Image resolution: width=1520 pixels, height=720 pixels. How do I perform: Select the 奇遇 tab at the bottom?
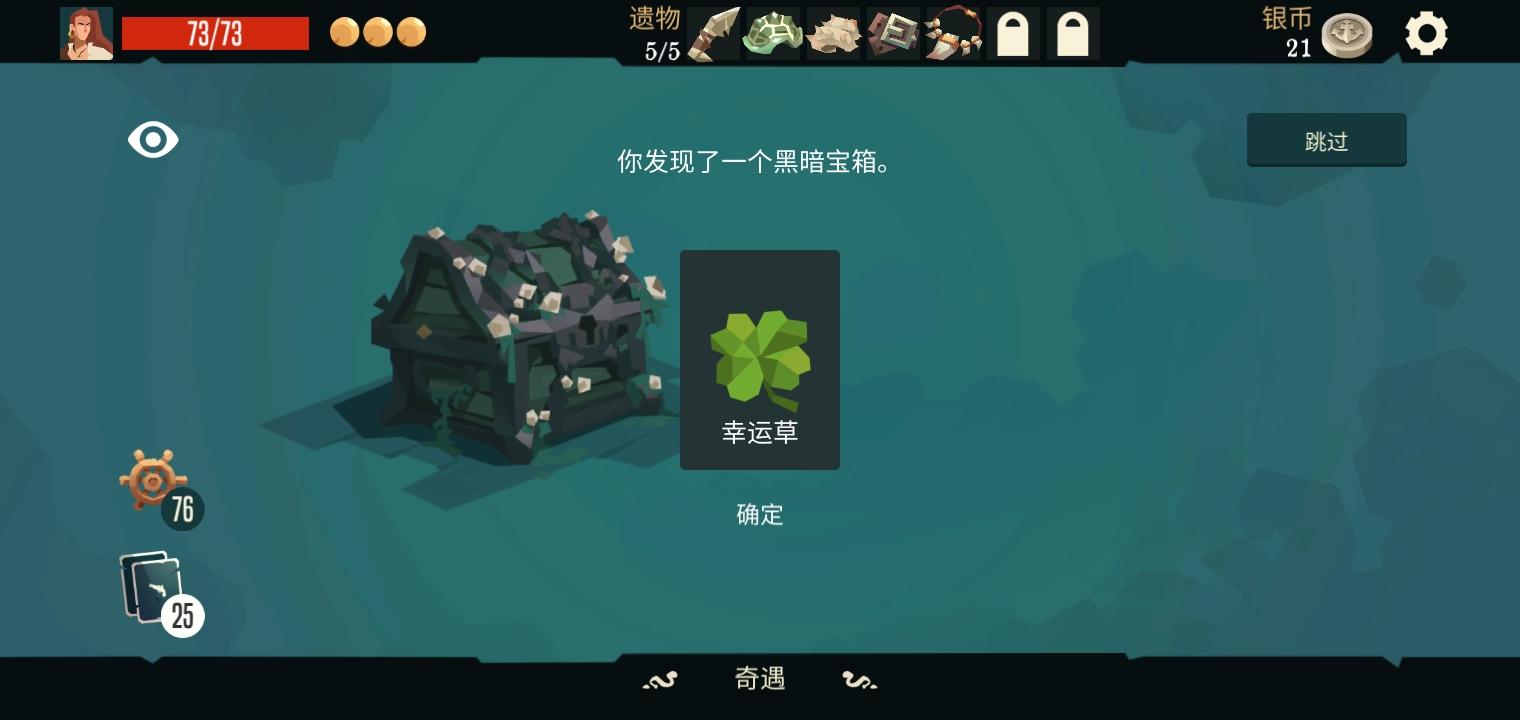(x=759, y=679)
